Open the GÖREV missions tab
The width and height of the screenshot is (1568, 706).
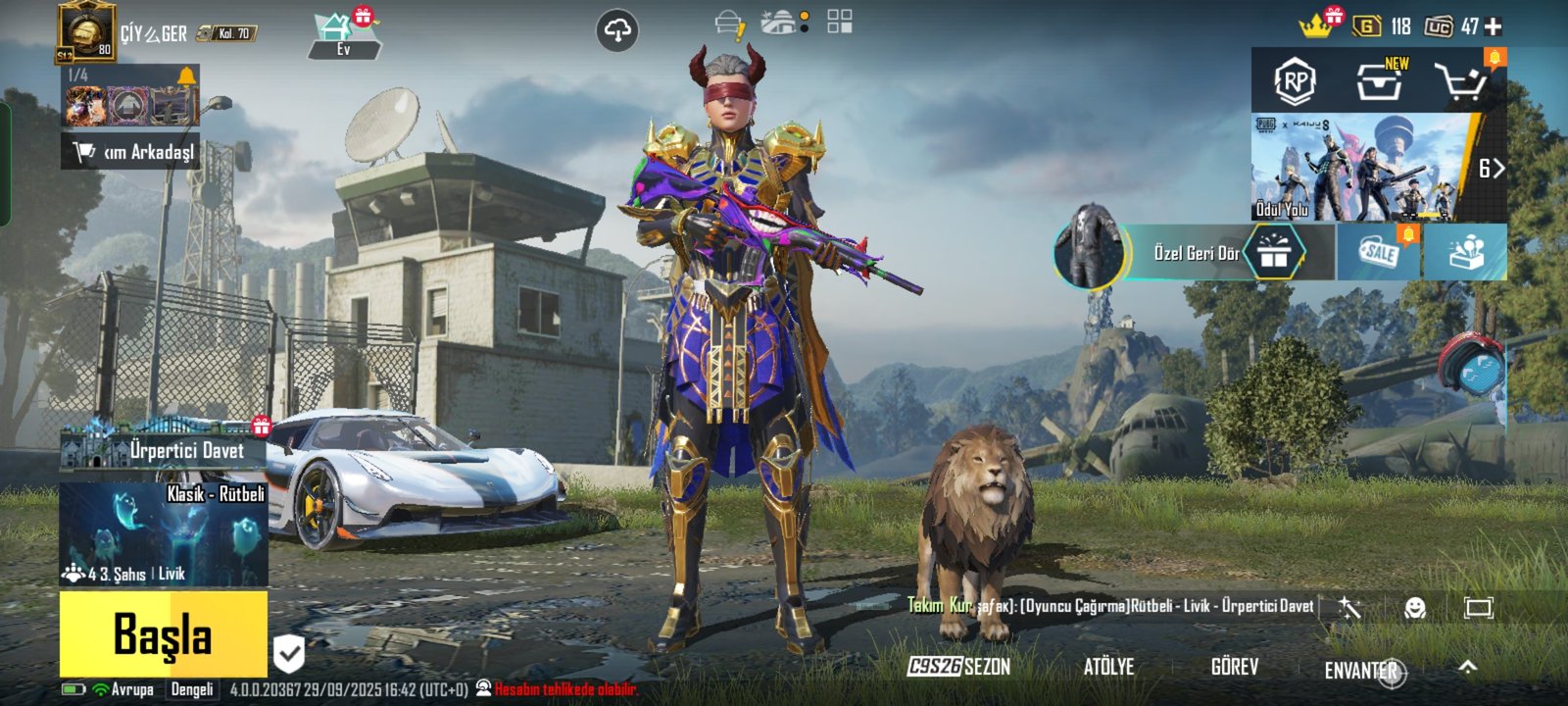pos(1234,667)
